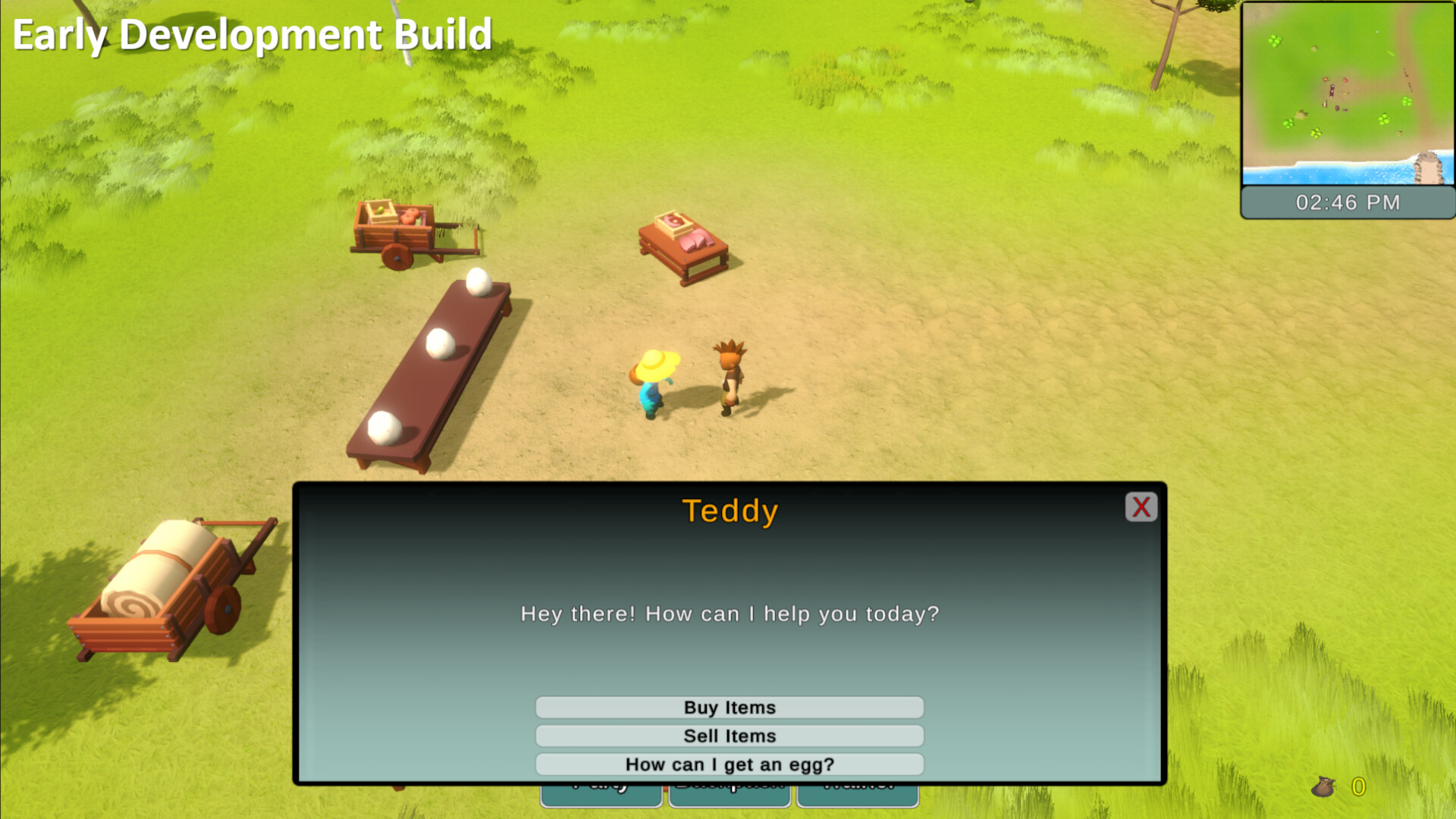Choose the "Sell Items" option
Screen dimensions: 1456x819
[730, 736]
